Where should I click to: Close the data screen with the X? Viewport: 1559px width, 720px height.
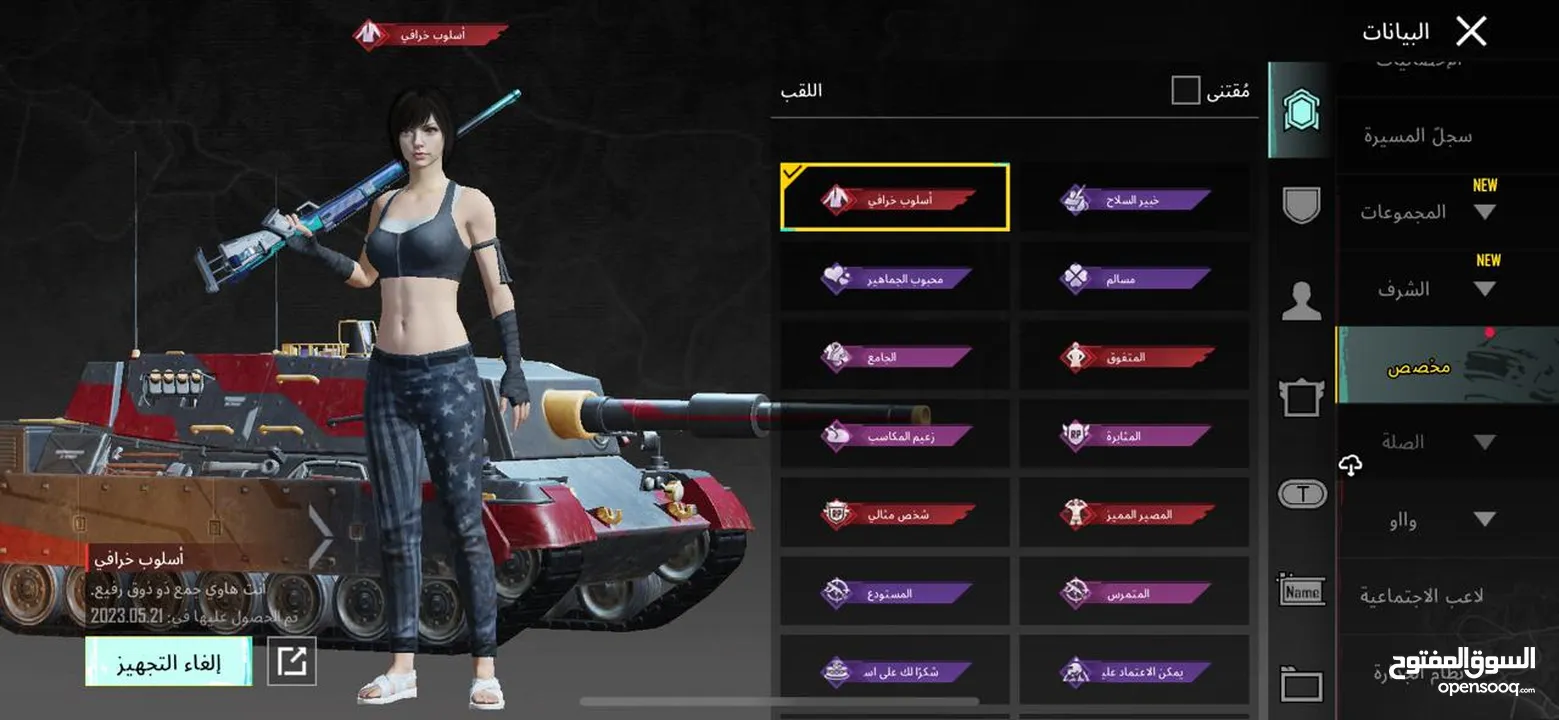(1471, 32)
